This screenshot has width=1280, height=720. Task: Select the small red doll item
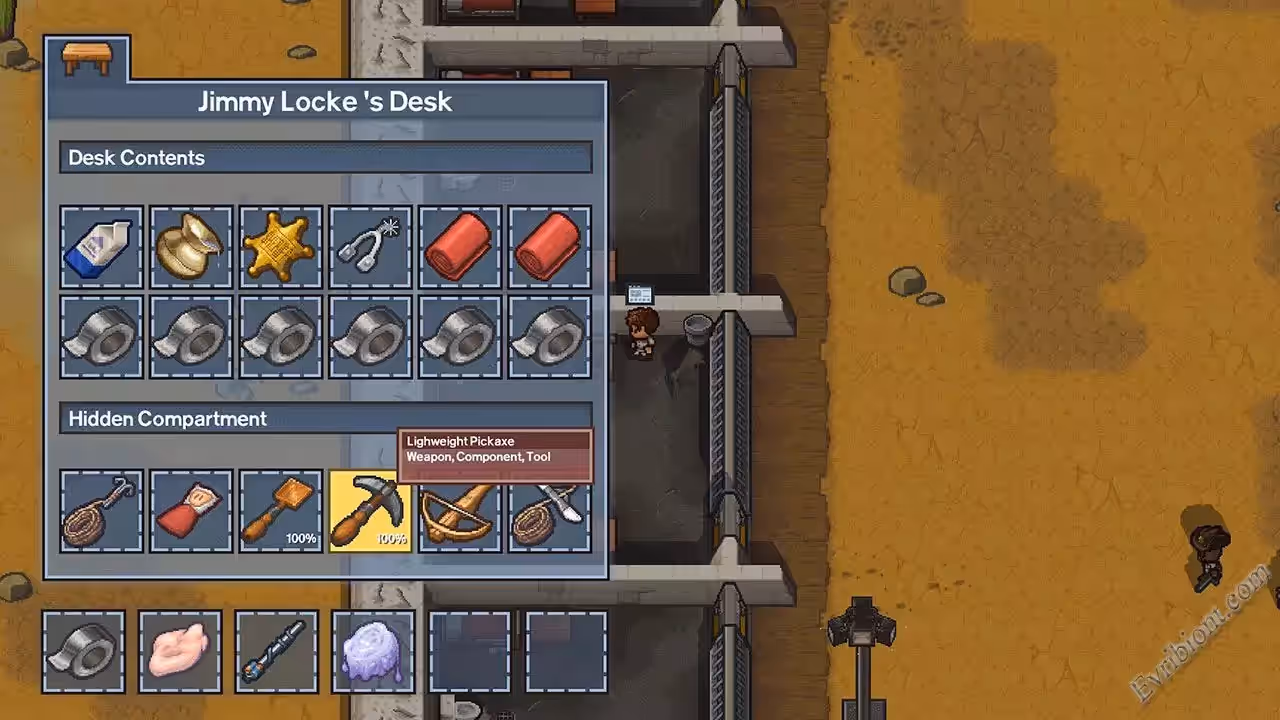[190, 511]
